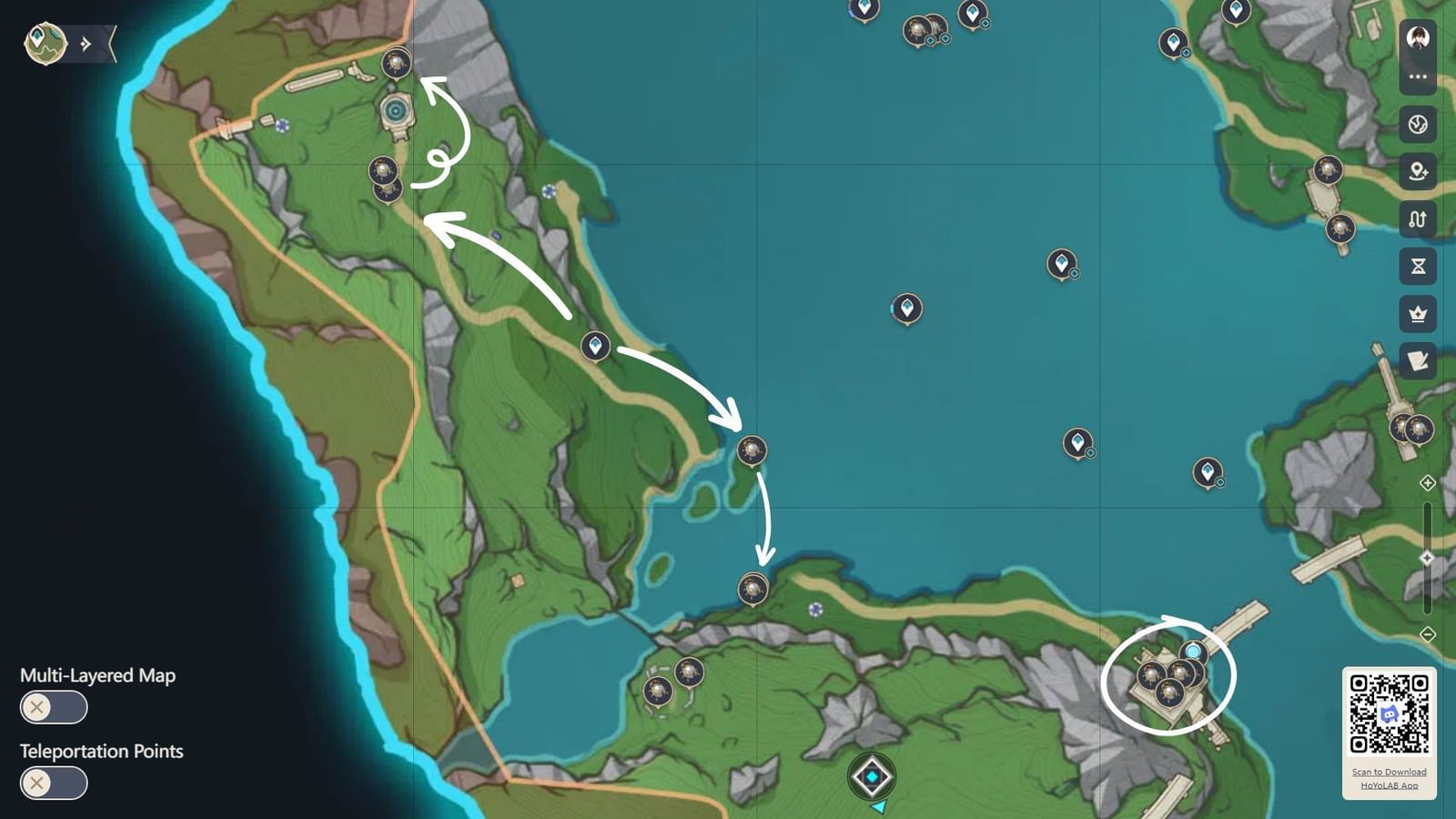
Task: Click the crown icon in the sidebar
Action: click(x=1417, y=313)
